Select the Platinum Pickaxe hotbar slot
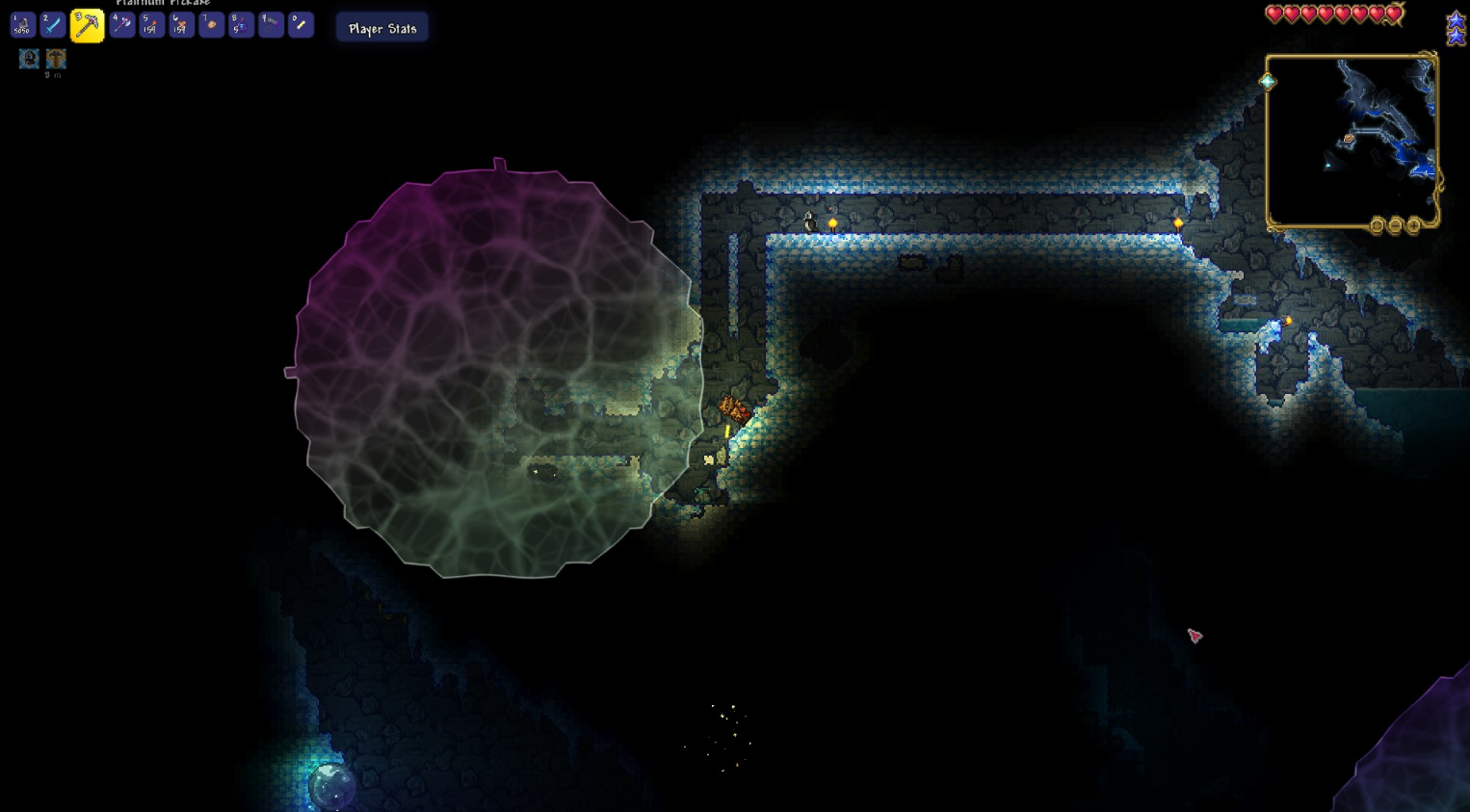Image resolution: width=1470 pixels, height=812 pixels. pyautogui.click(x=87, y=26)
